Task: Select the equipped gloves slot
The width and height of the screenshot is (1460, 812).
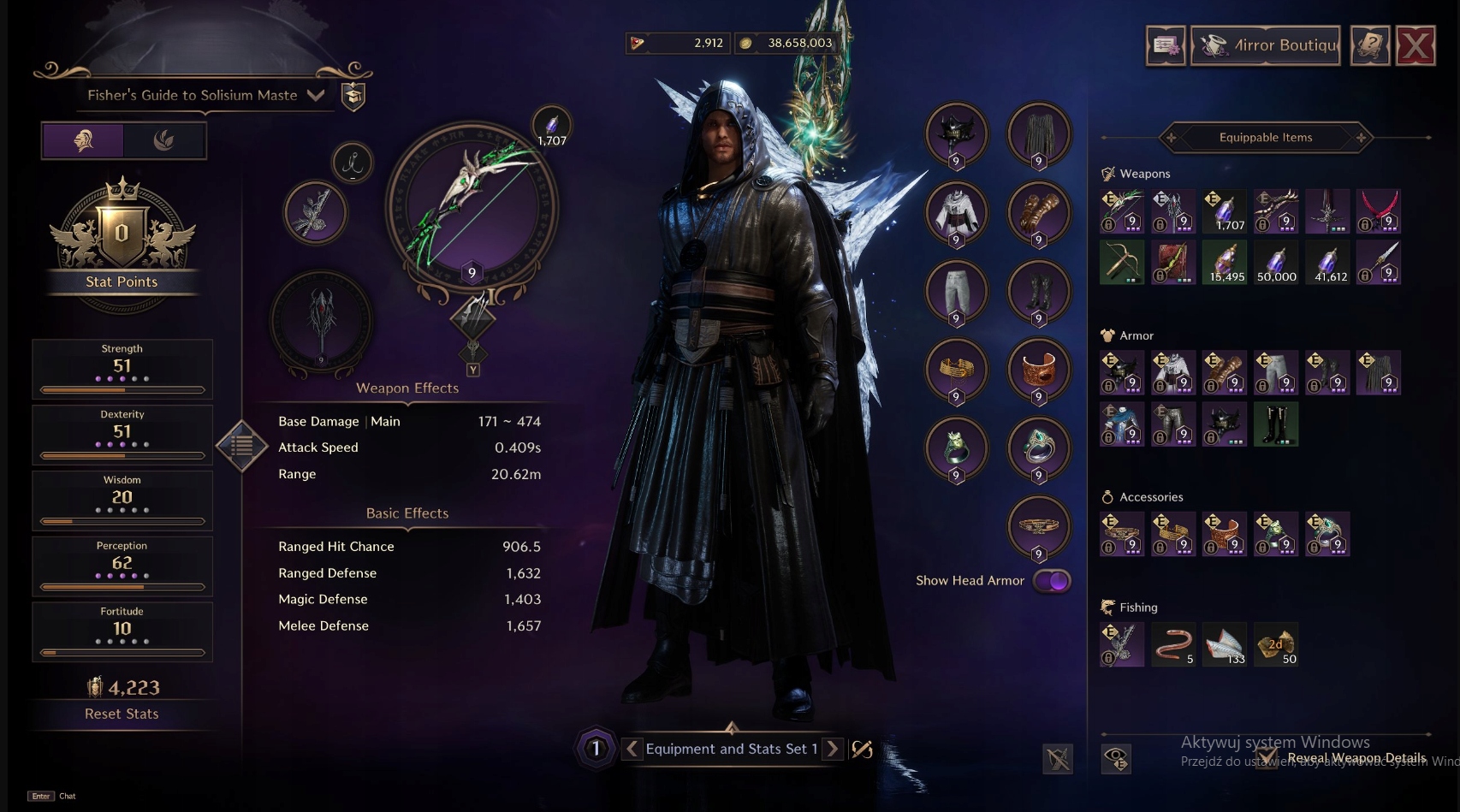Action: [1038, 212]
